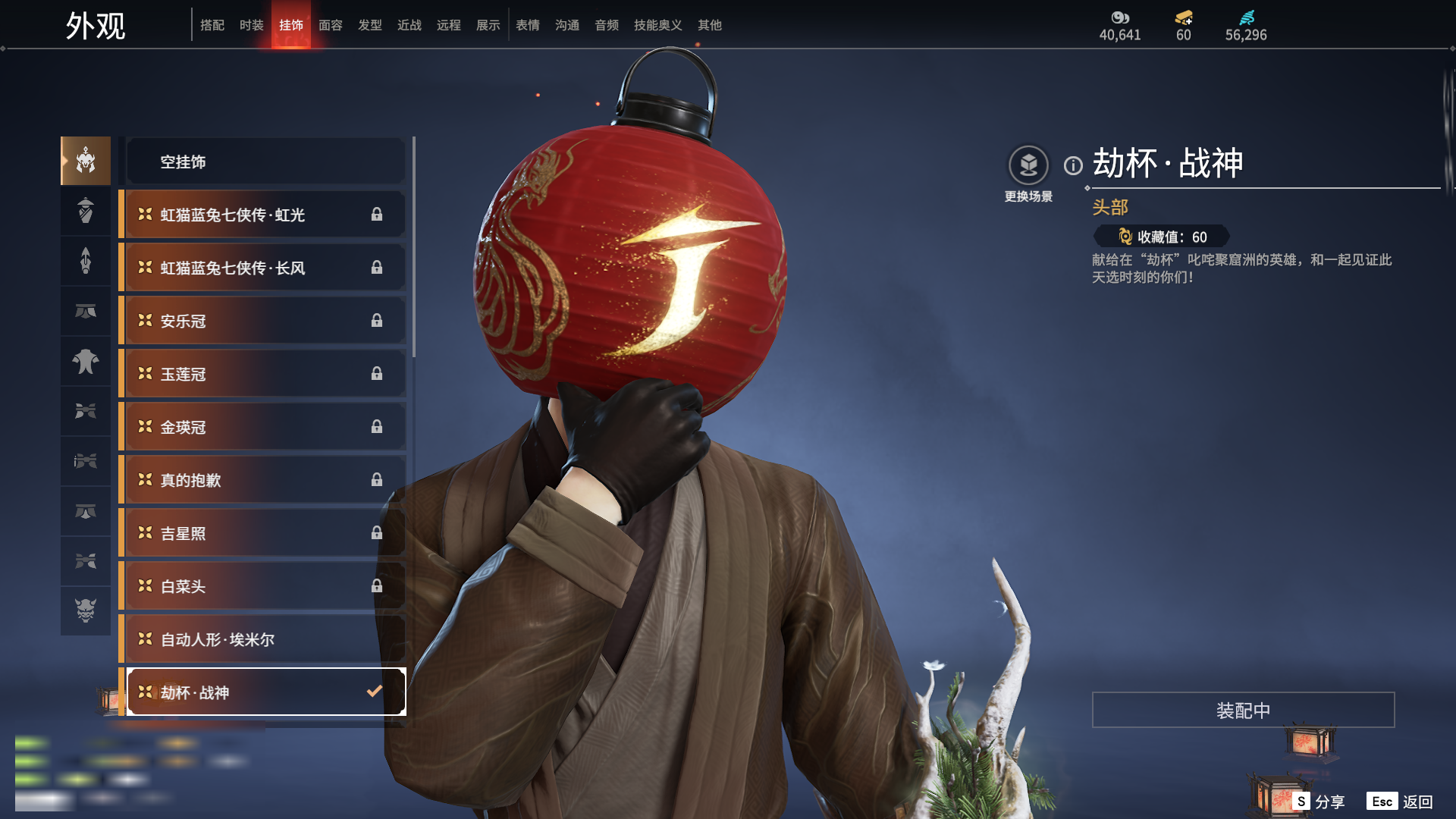Click the 装配中 equip button
This screenshot has height=819, width=1456.
(x=1243, y=711)
